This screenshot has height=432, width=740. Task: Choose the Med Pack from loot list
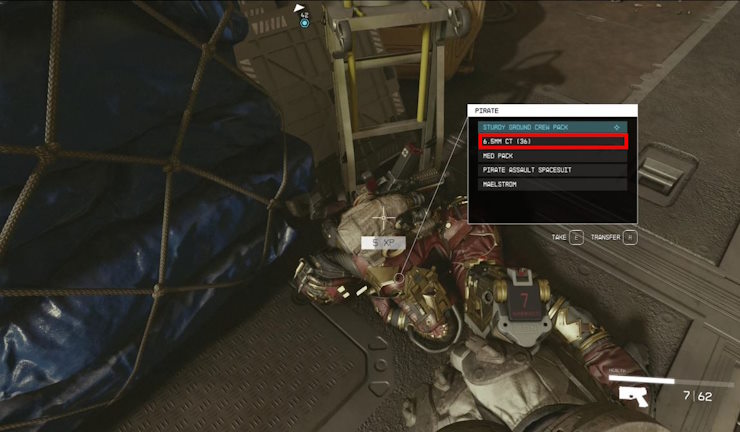click(x=552, y=156)
